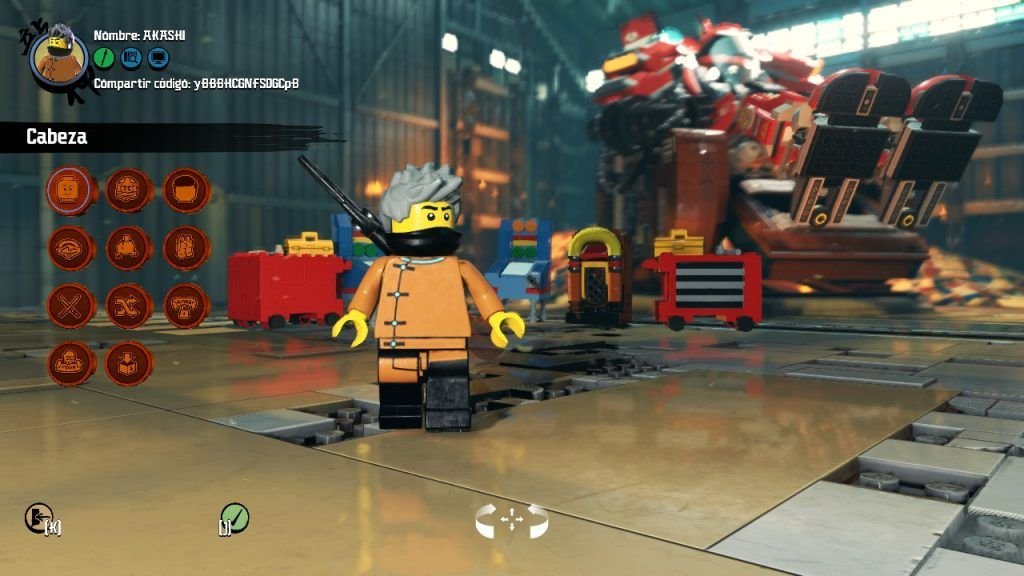Select the crossed swords weapon icon
The width and height of the screenshot is (1024, 576).
click(72, 305)
